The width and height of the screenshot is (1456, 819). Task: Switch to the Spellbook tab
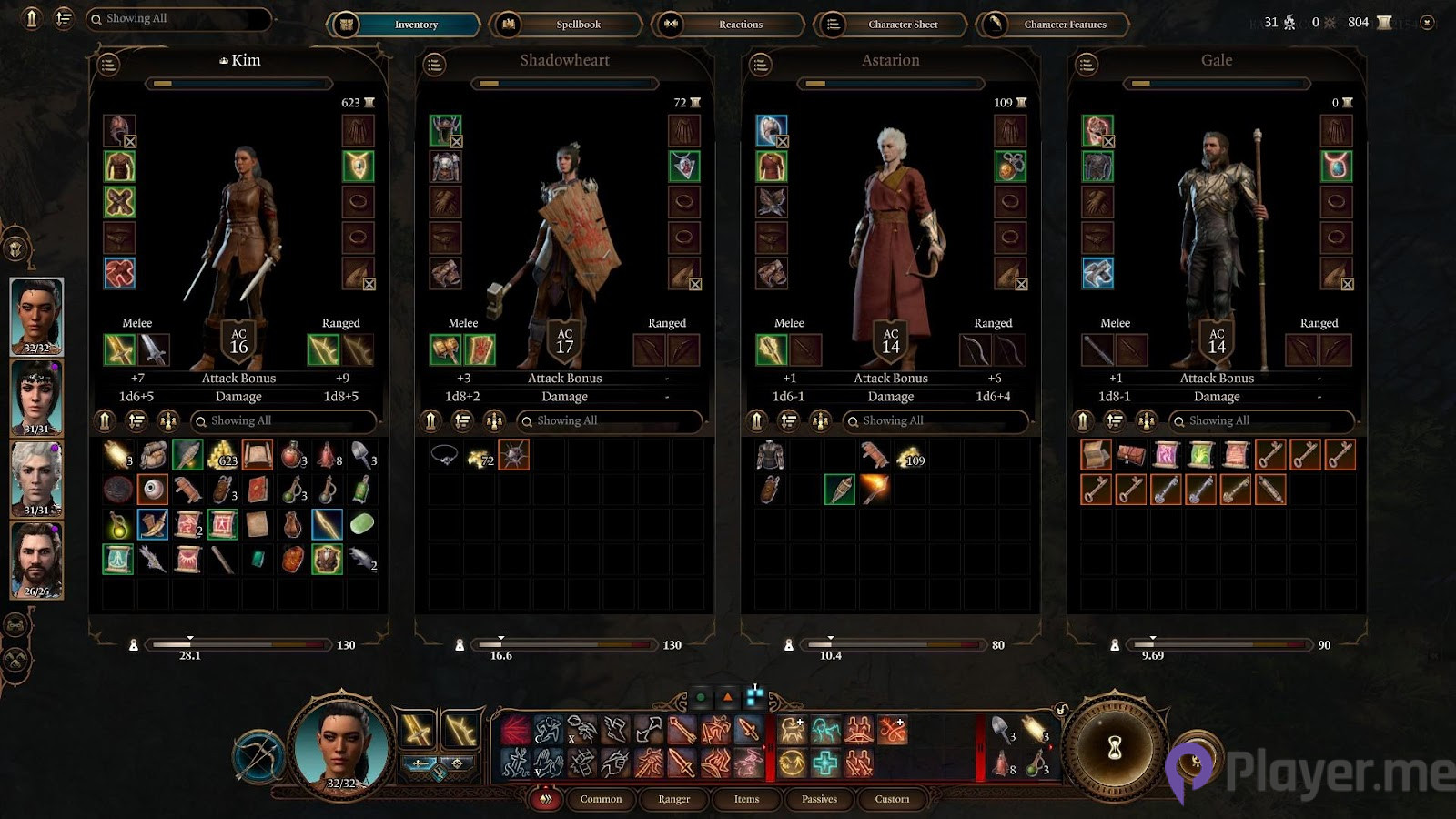566,25
